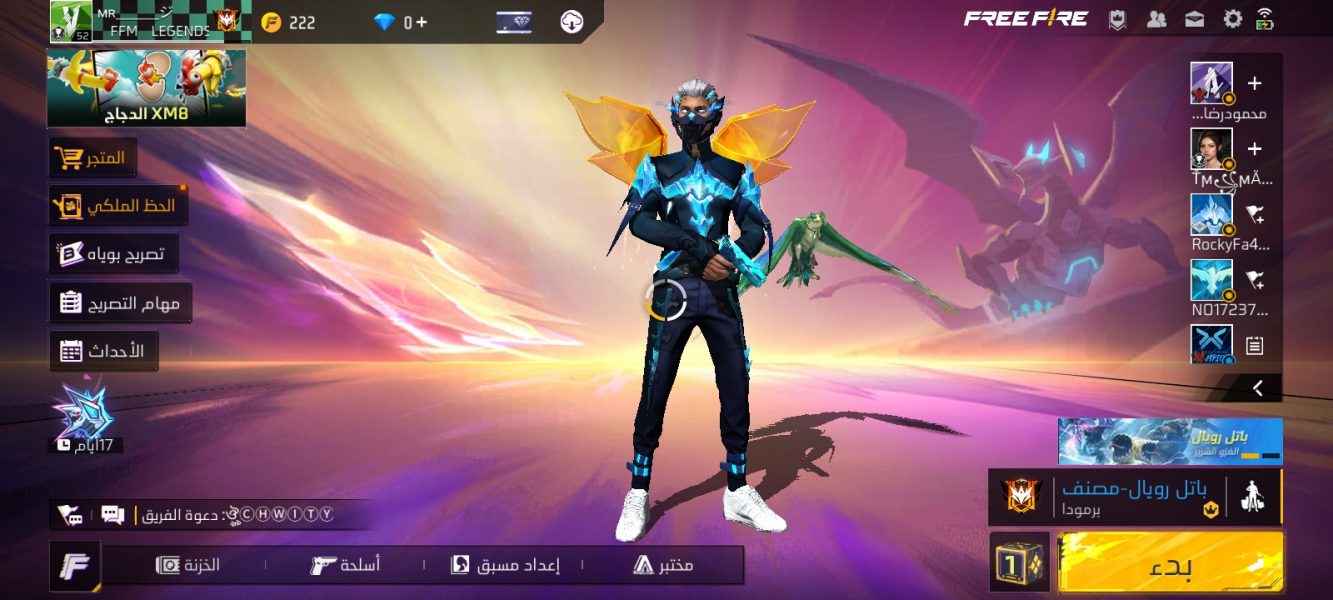1333x600 pixels.
Task: Collapse the friends side panel arrow
Action: [x=1257, y=388]
